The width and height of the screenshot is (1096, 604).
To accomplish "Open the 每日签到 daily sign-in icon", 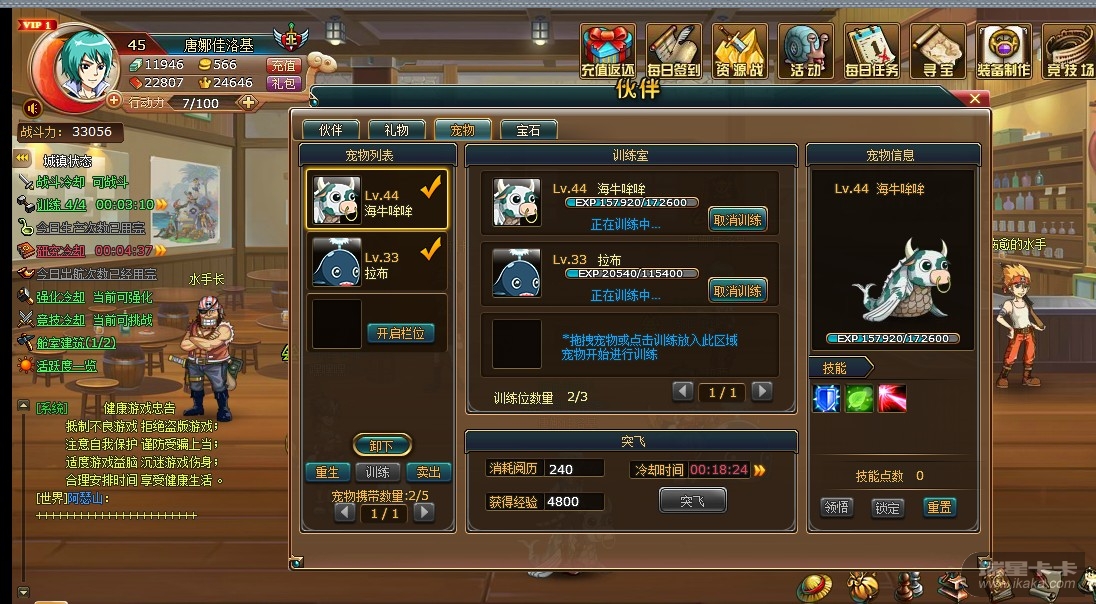I will [674, 51].
